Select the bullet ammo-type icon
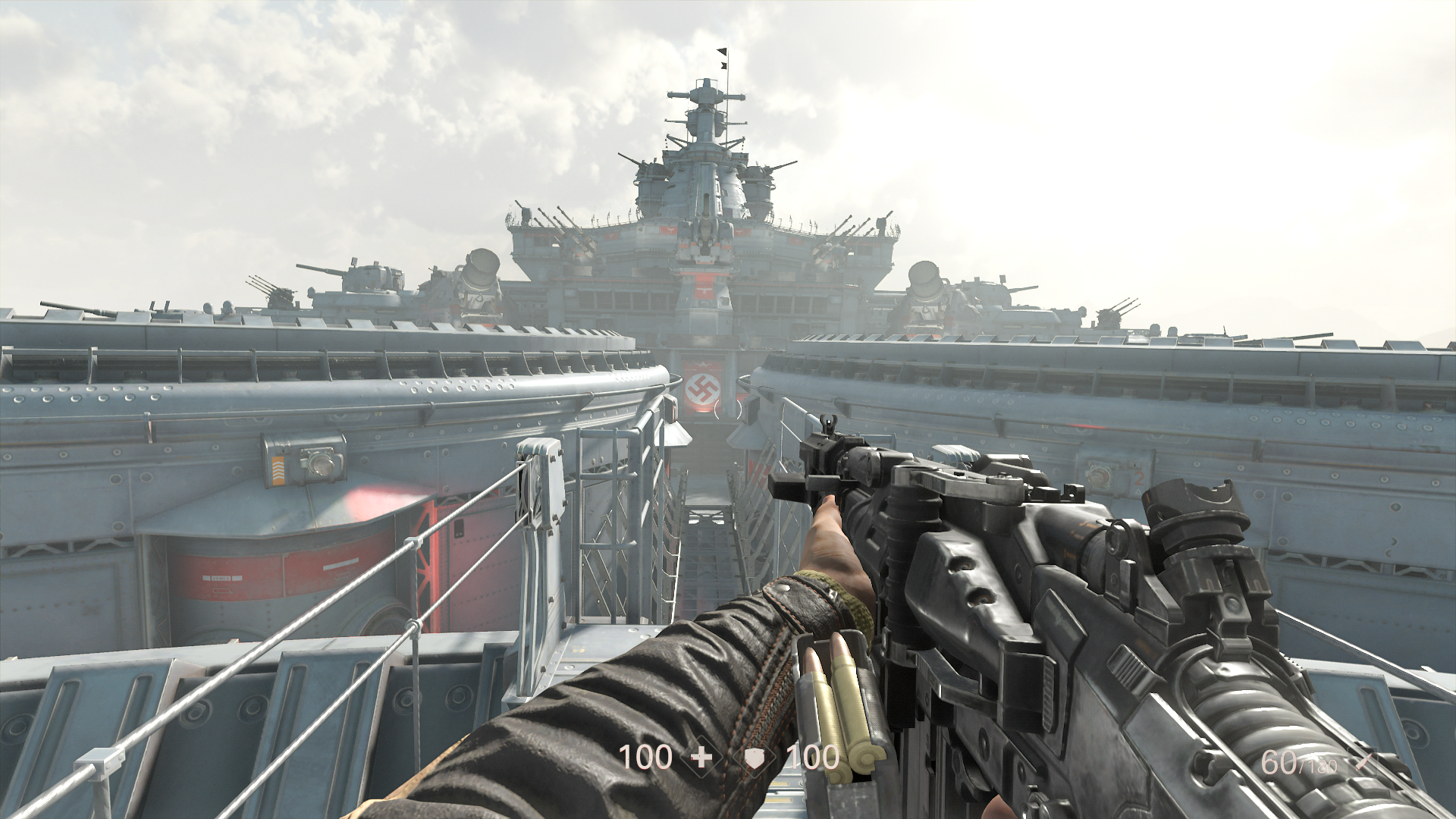Image resolution: width=1456 pixels, height=819 pixels. pos(1363,761)
